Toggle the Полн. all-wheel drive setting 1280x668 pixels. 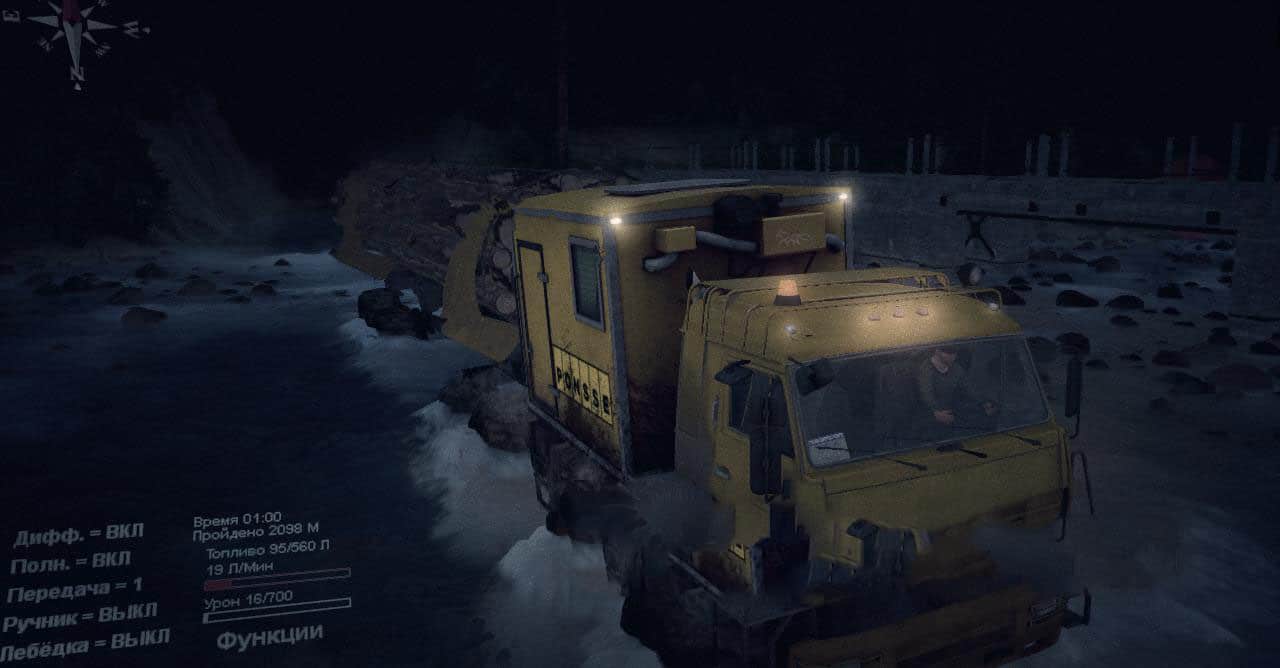coord(70,563)
